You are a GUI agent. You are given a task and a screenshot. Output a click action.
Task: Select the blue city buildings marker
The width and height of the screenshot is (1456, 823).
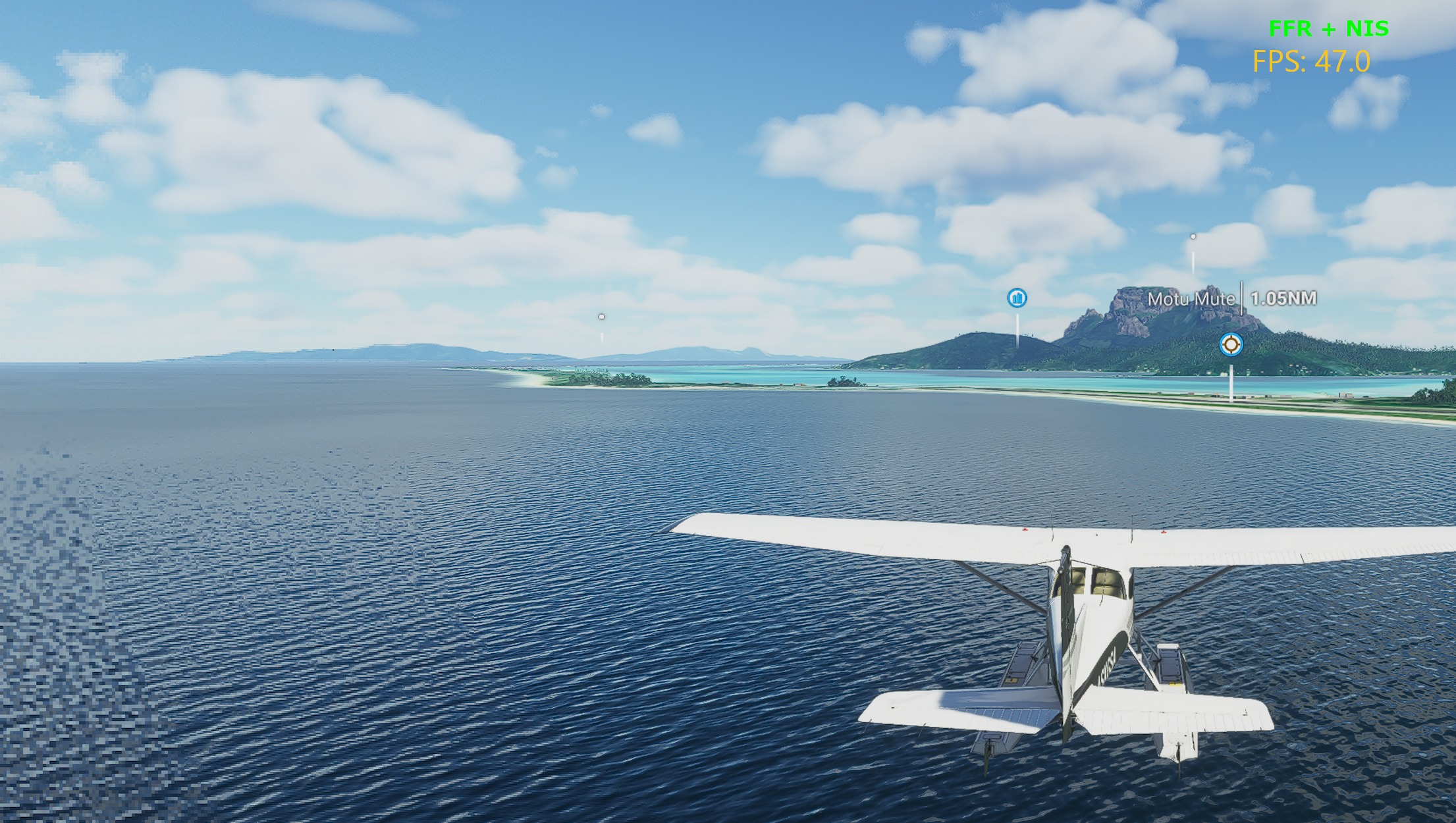point(1017,298)
